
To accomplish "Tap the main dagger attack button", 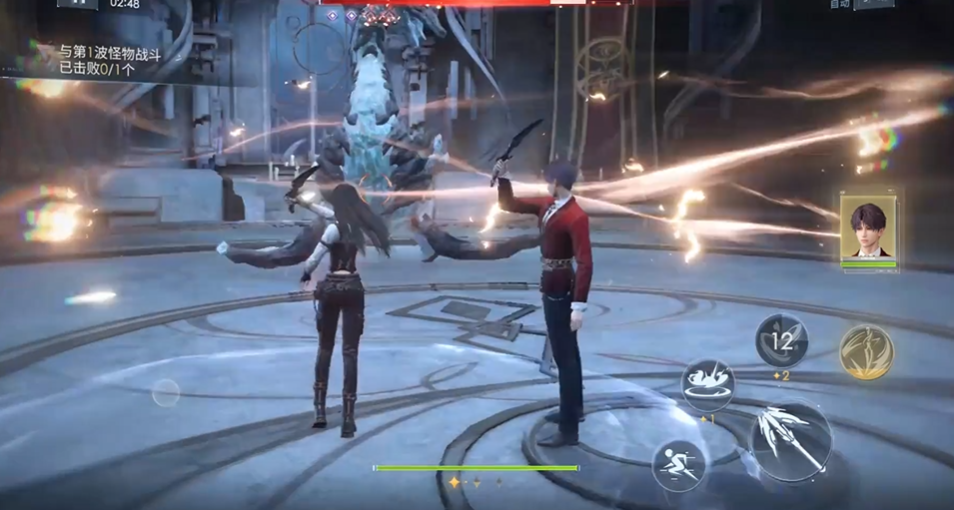I will coord(791,442).
